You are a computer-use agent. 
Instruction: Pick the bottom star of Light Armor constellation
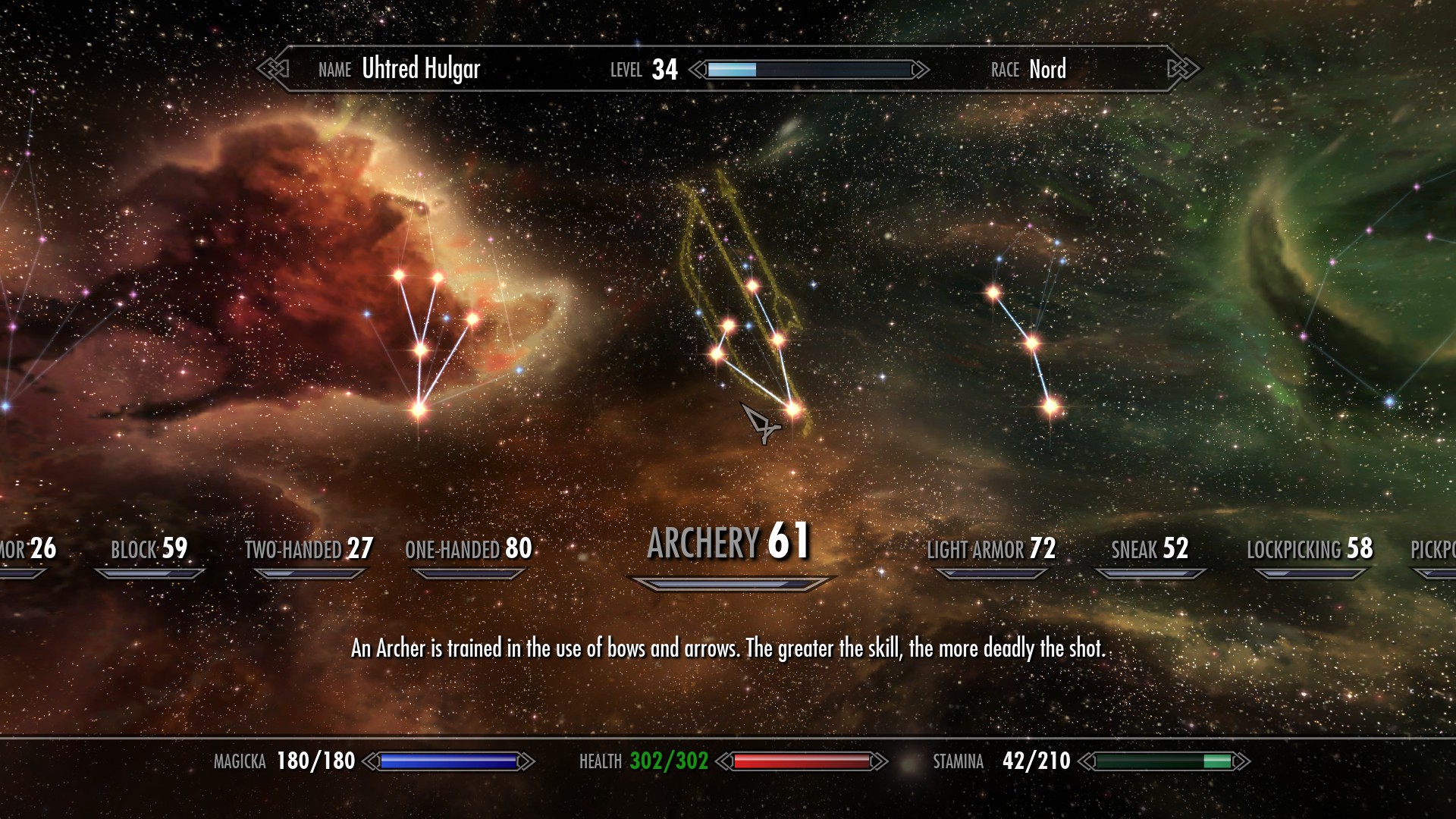pos(1050,407)
